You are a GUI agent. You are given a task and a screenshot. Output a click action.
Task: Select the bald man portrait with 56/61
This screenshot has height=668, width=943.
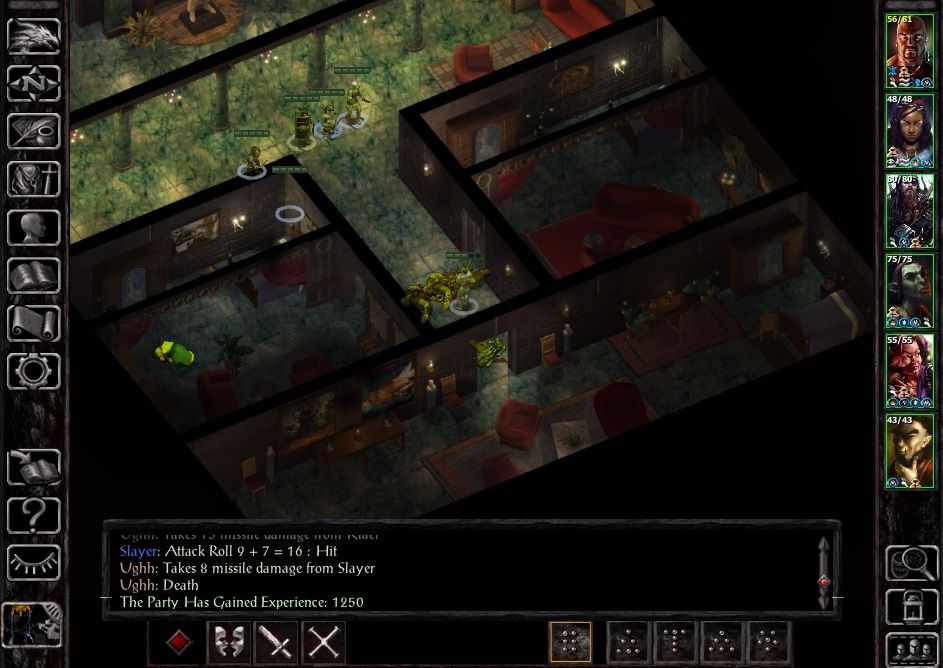(908, 52)
